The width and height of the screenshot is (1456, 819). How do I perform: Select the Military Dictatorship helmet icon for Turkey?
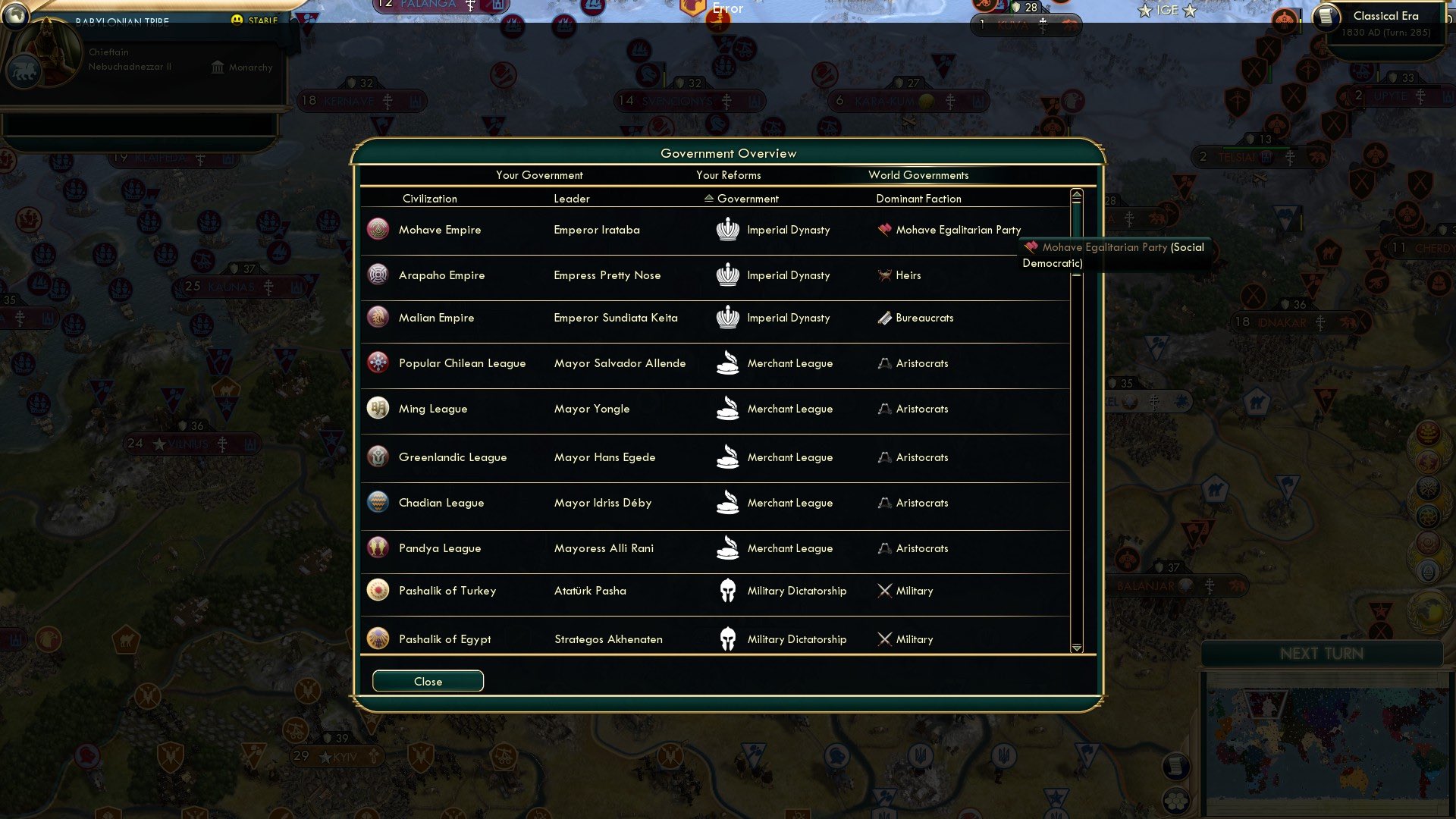point(729,591)
